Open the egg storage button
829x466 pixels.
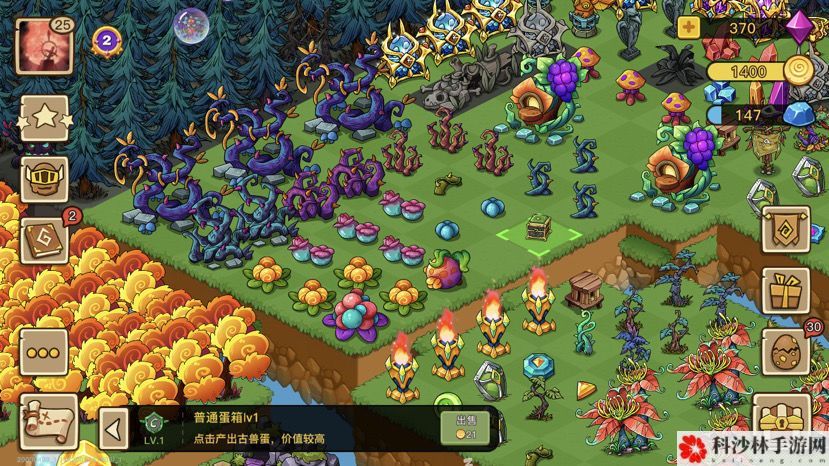786,354
